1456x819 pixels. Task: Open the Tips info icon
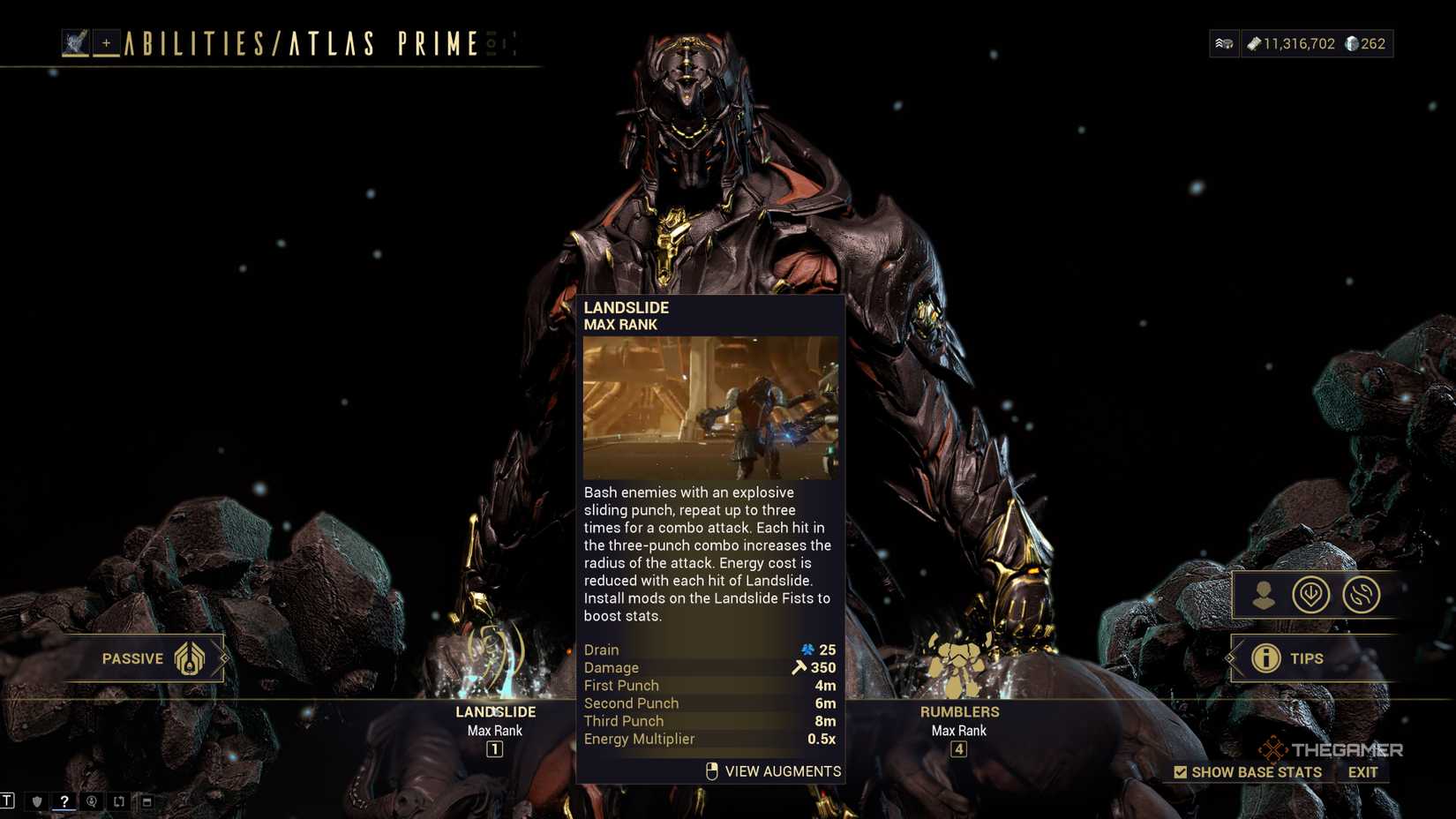click(x=1268, y=658)
